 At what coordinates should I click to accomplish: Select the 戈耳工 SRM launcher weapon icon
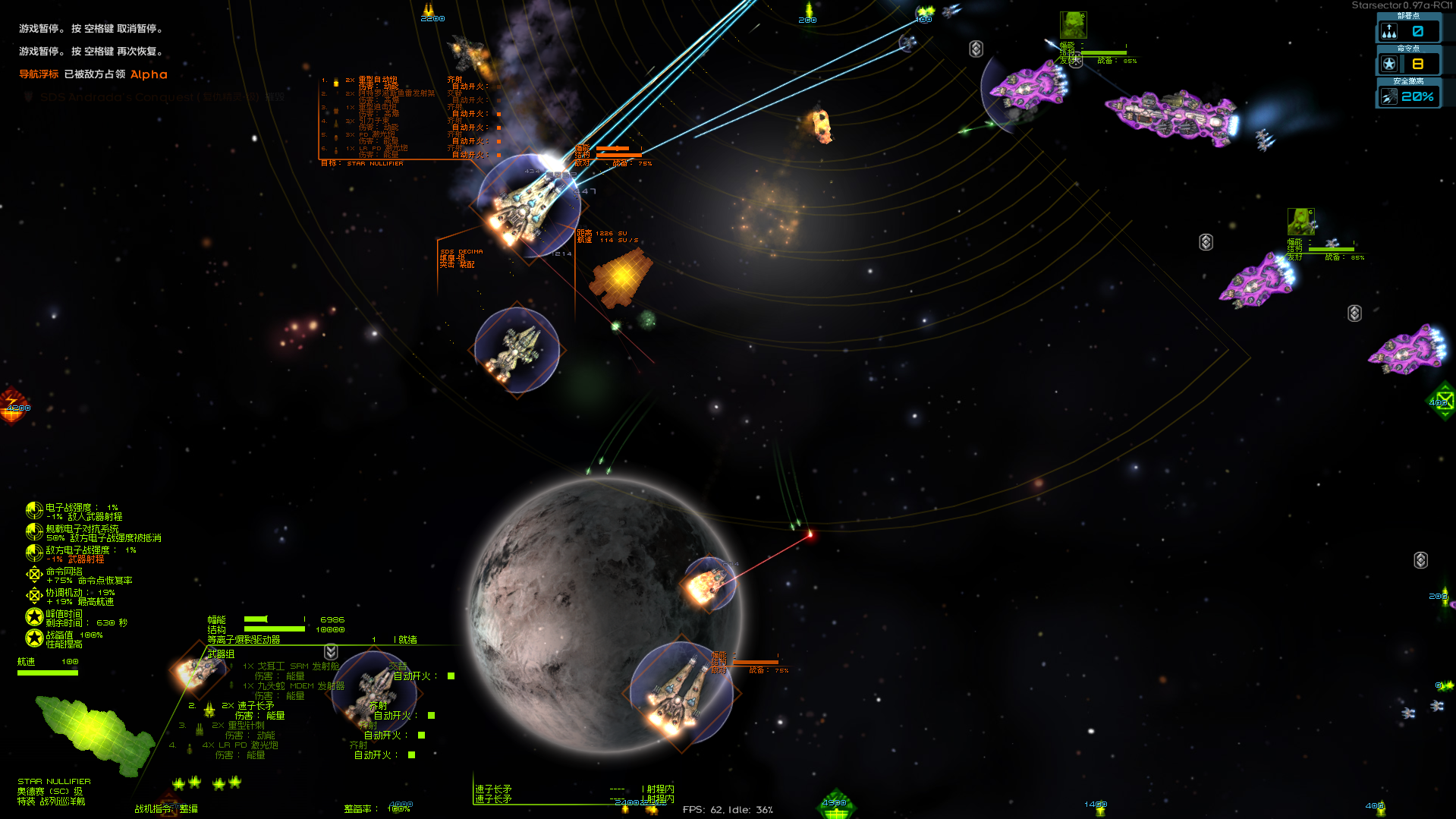coord(230,666)
